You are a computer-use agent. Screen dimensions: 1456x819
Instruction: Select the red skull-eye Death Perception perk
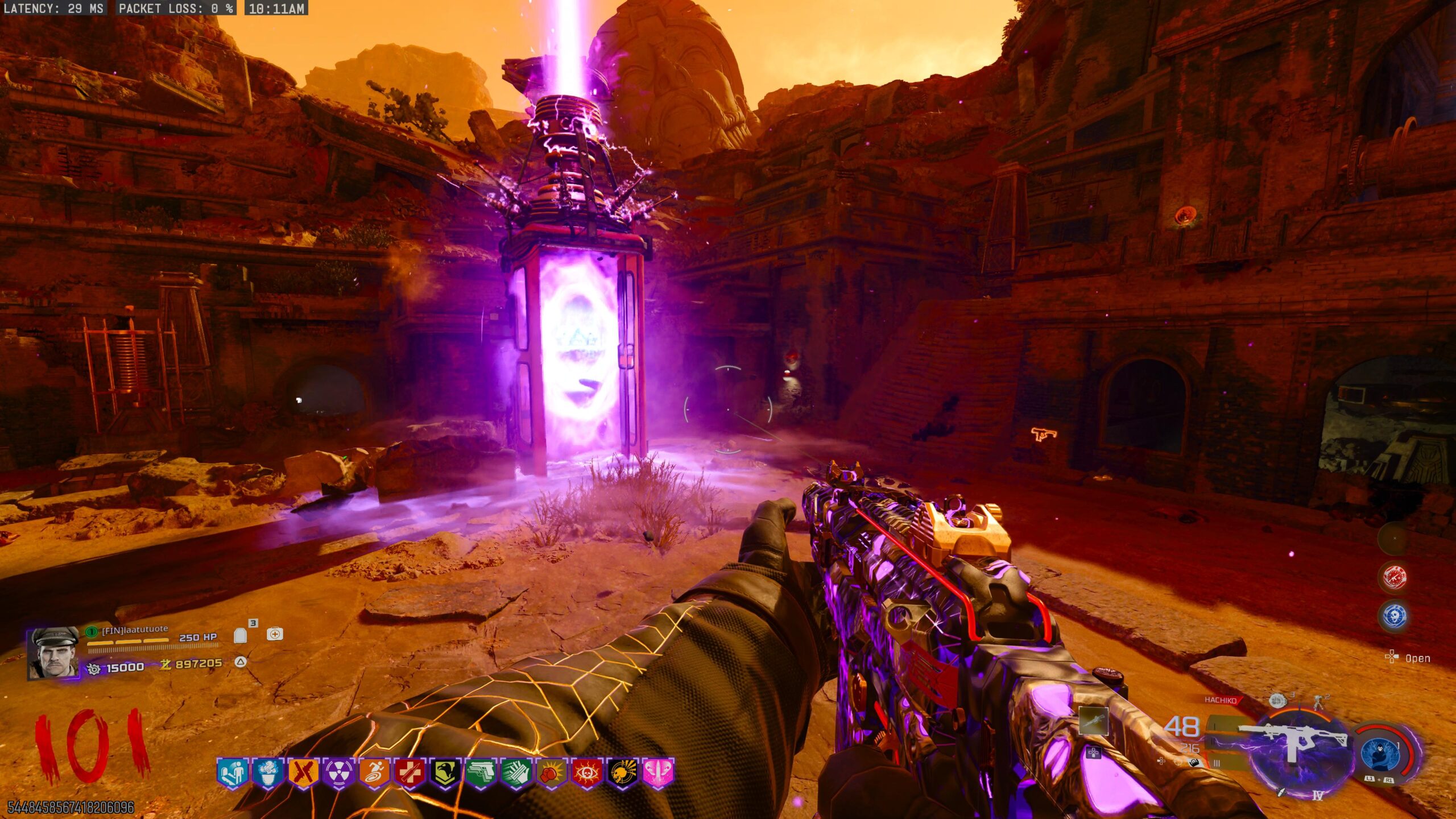point(587,773)
